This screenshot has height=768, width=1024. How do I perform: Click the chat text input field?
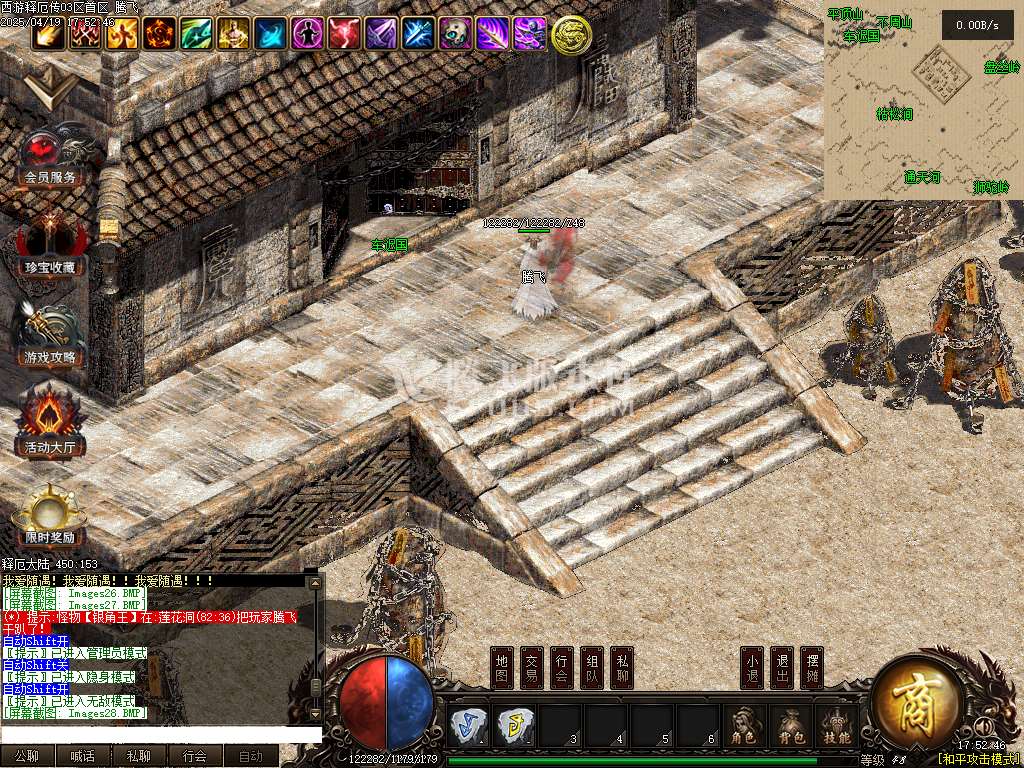click(x=160, y=735)
